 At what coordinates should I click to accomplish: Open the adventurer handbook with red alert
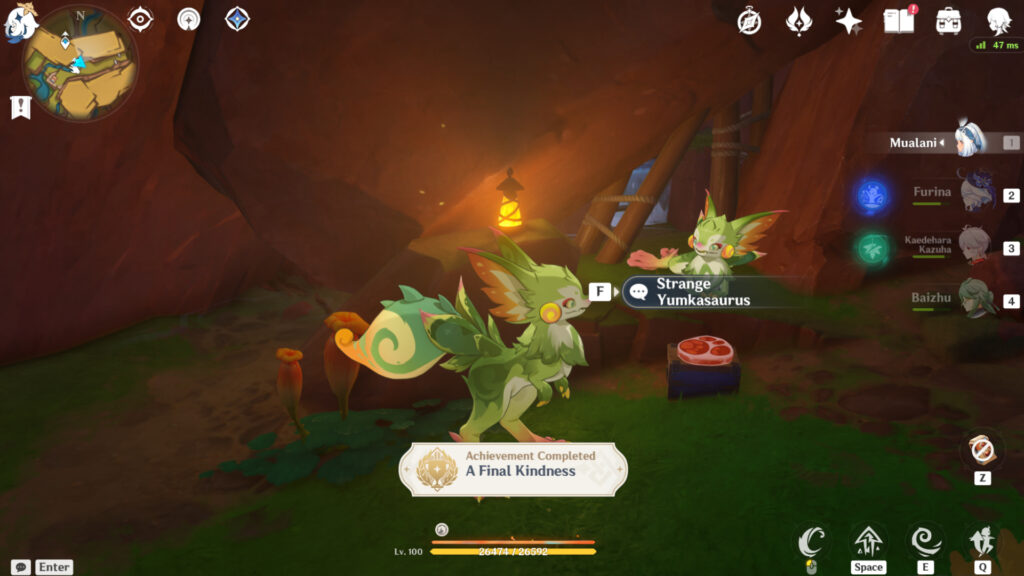pyautogui.click(x=898, y=21)
